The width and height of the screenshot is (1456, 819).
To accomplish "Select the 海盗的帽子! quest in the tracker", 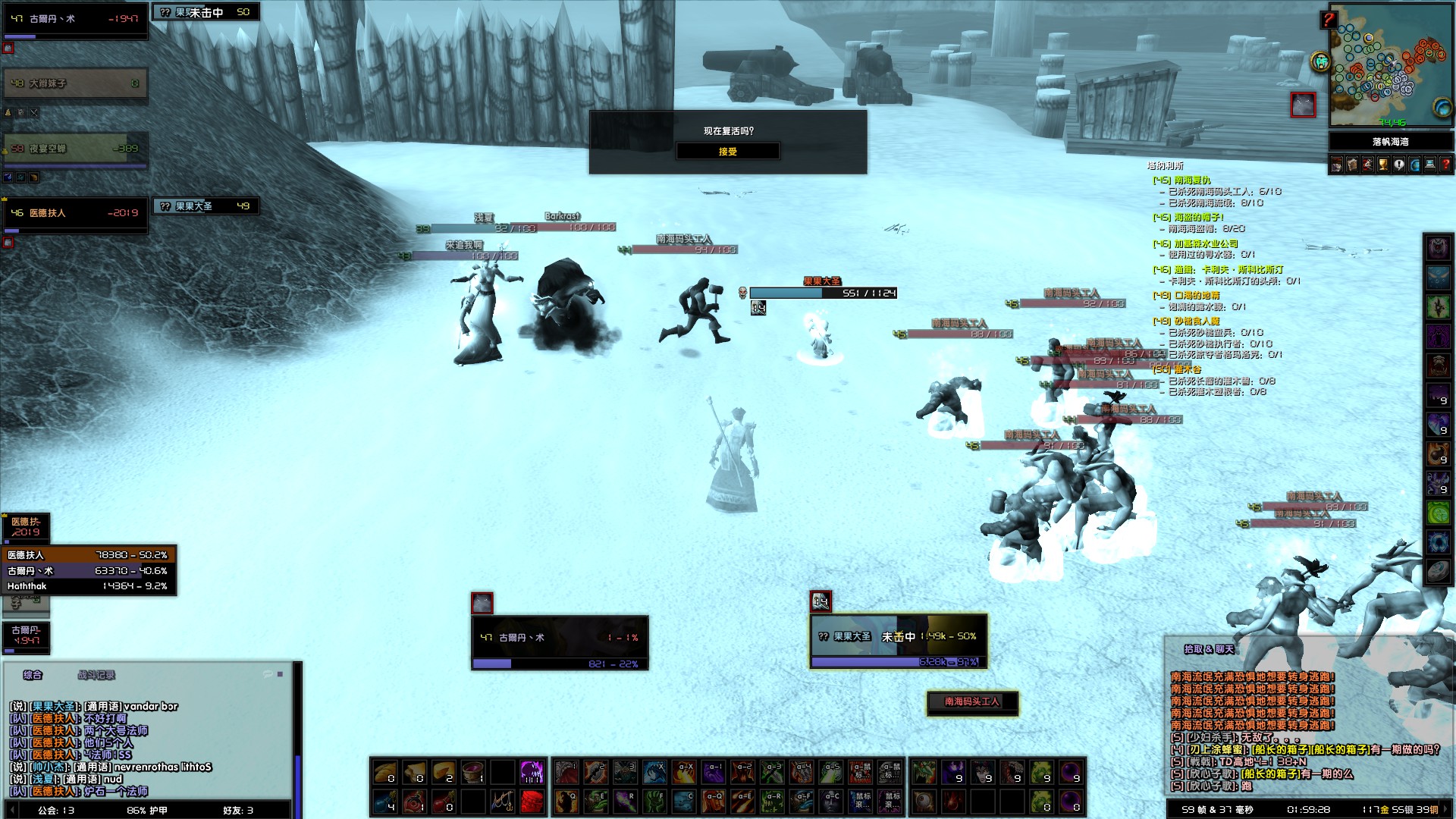I will (x=1198, y=218).
